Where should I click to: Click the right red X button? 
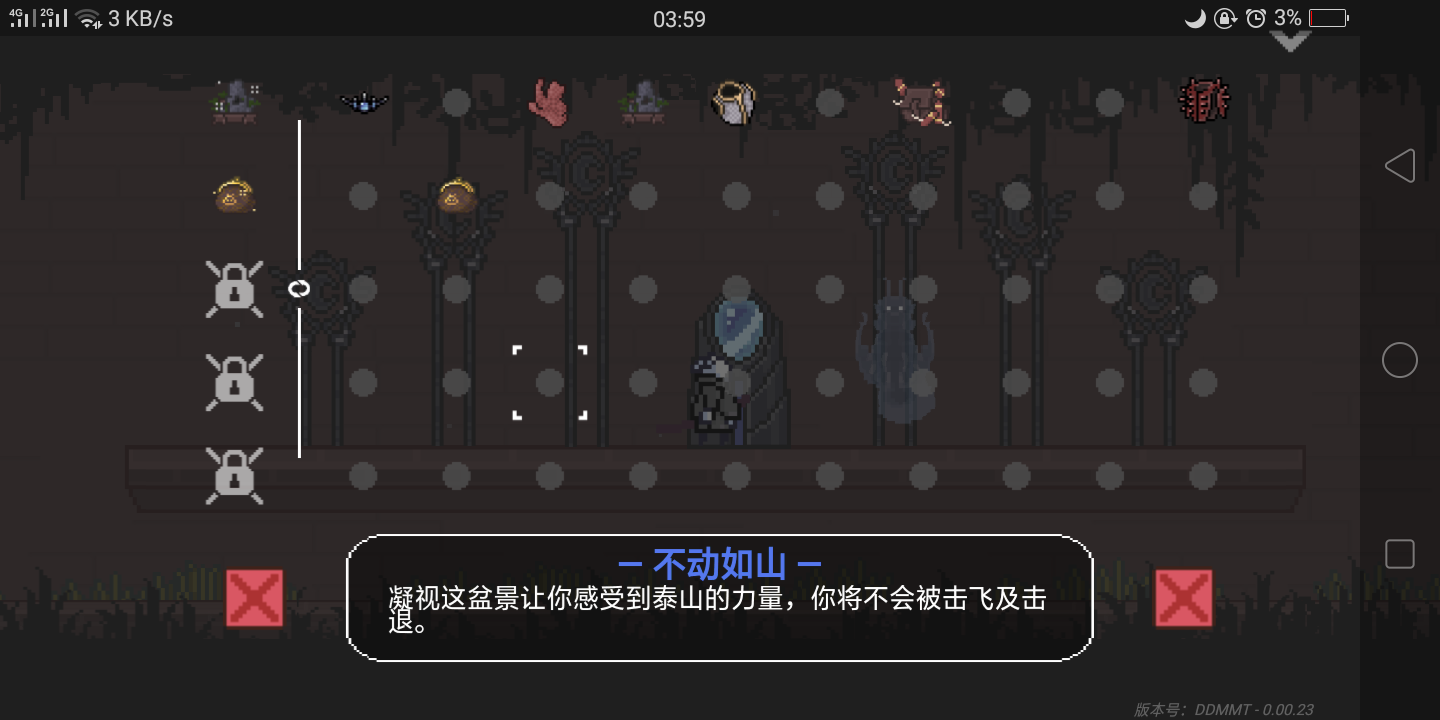(1184, 597)
